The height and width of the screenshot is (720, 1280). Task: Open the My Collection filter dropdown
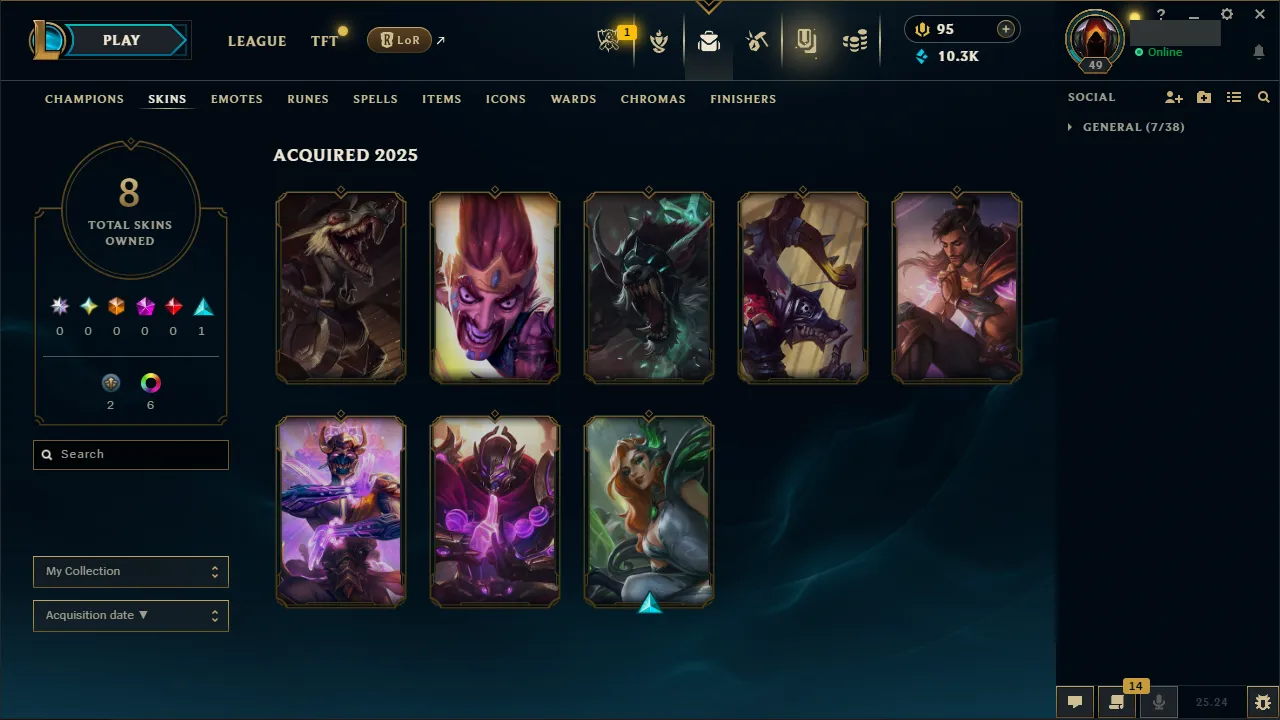130,571
